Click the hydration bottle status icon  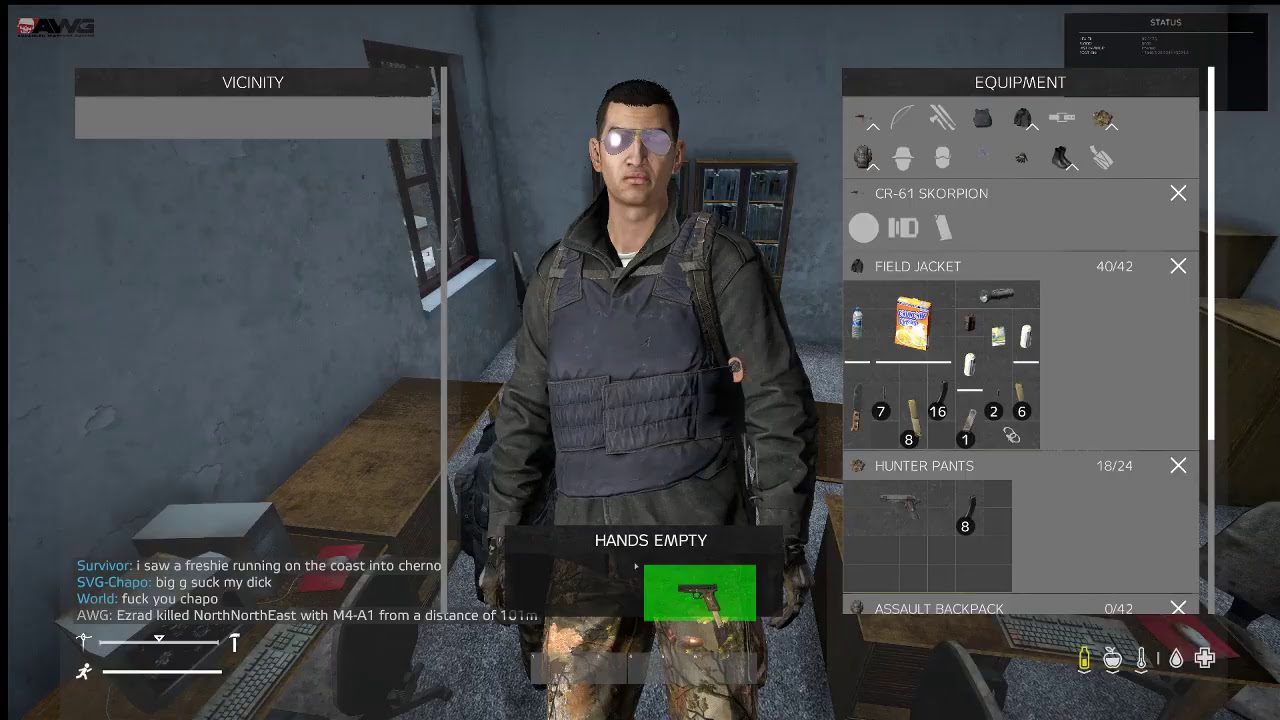(1084, 658)
